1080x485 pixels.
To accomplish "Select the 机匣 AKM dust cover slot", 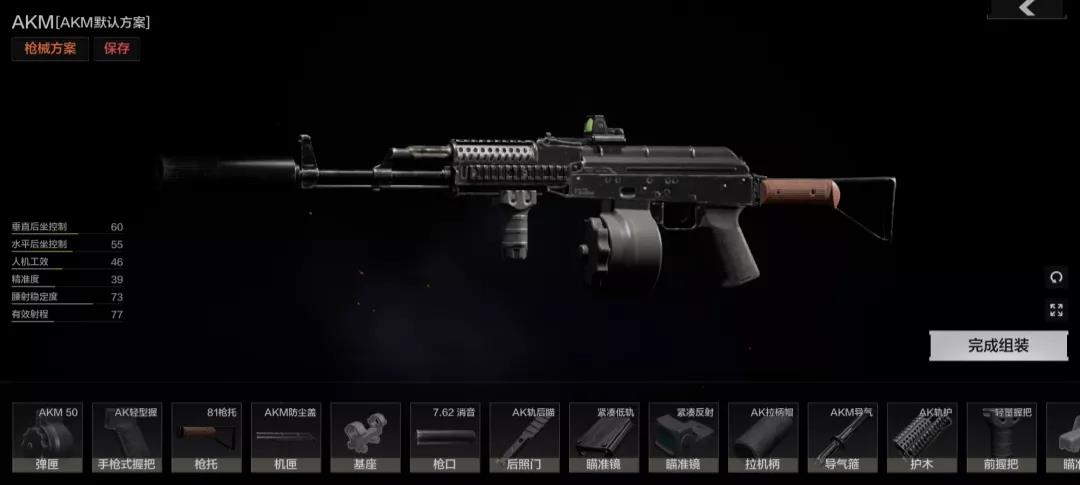I will coord(286,437).
